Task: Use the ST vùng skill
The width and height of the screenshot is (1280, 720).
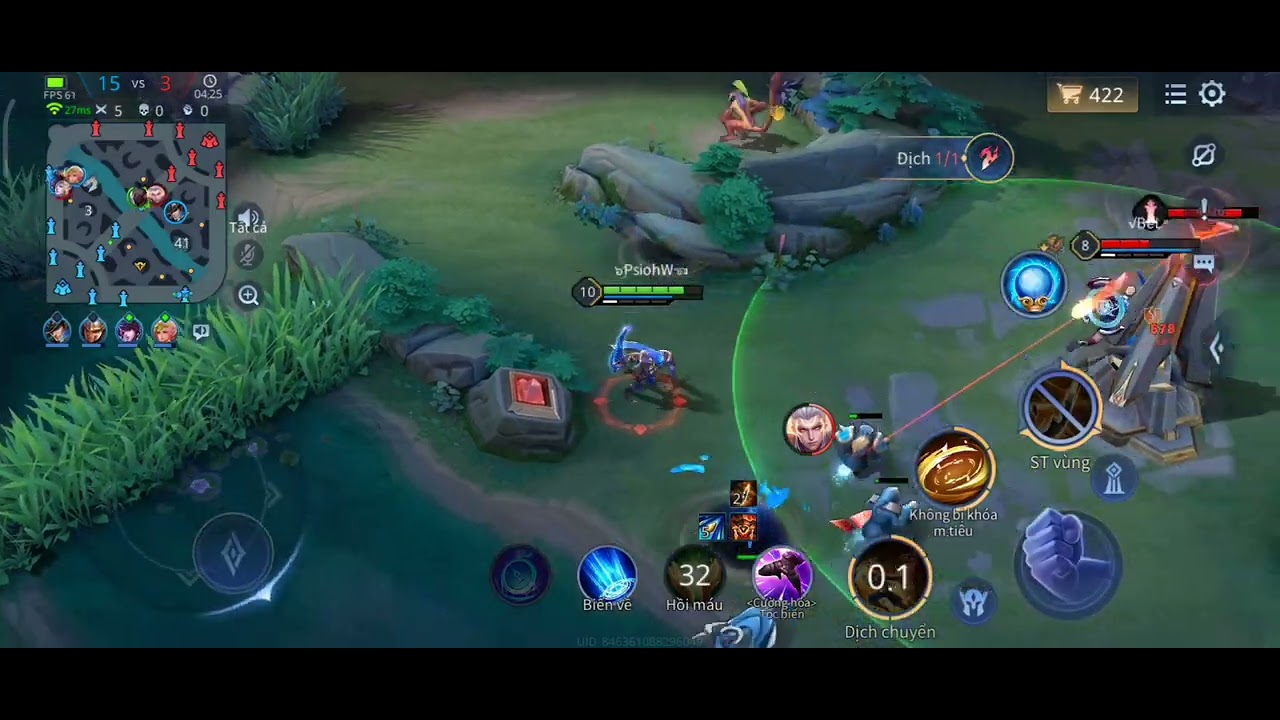Action: pos(1060,410)
